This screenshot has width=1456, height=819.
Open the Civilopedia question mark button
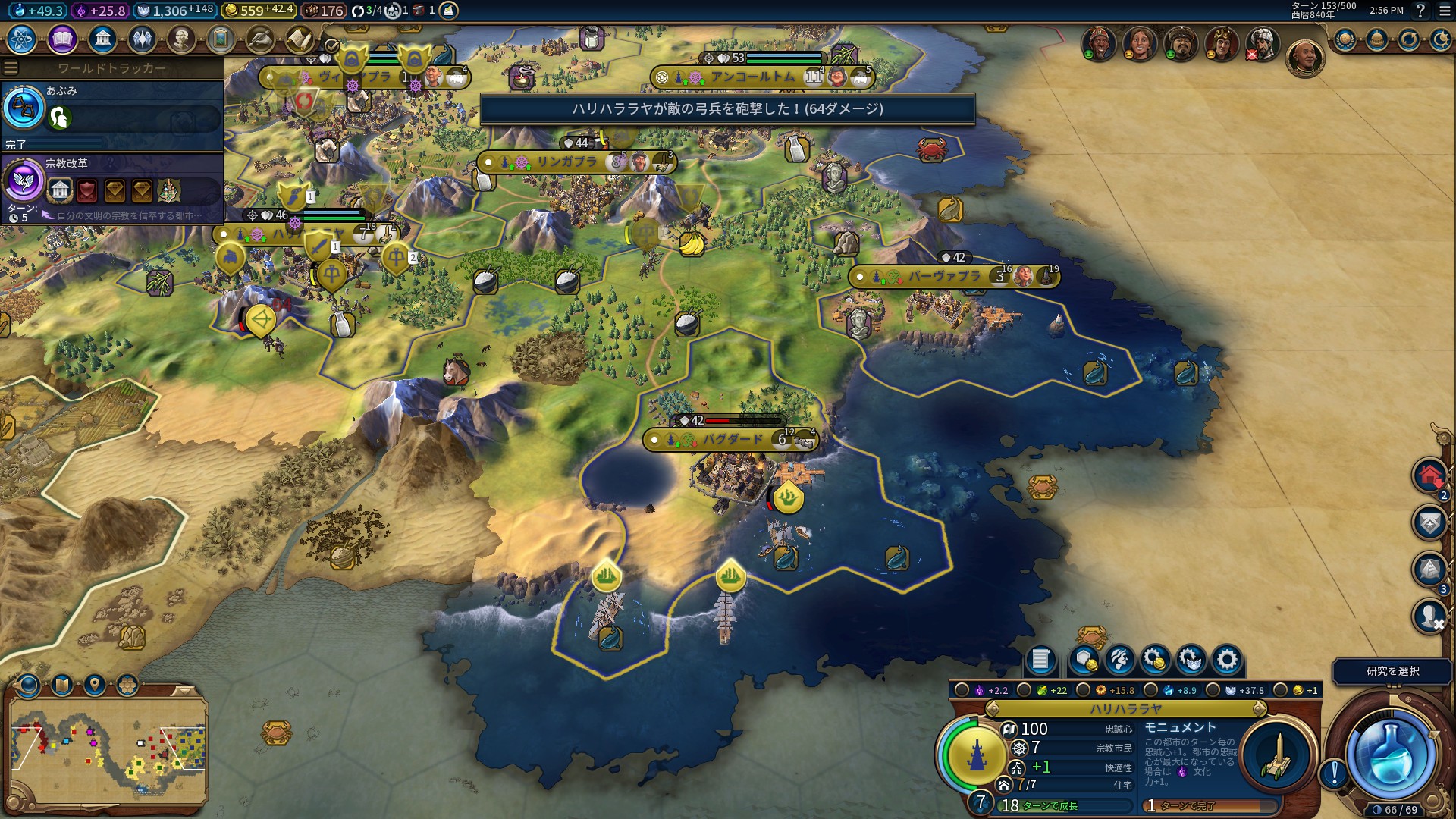(x=1420, y=11)
